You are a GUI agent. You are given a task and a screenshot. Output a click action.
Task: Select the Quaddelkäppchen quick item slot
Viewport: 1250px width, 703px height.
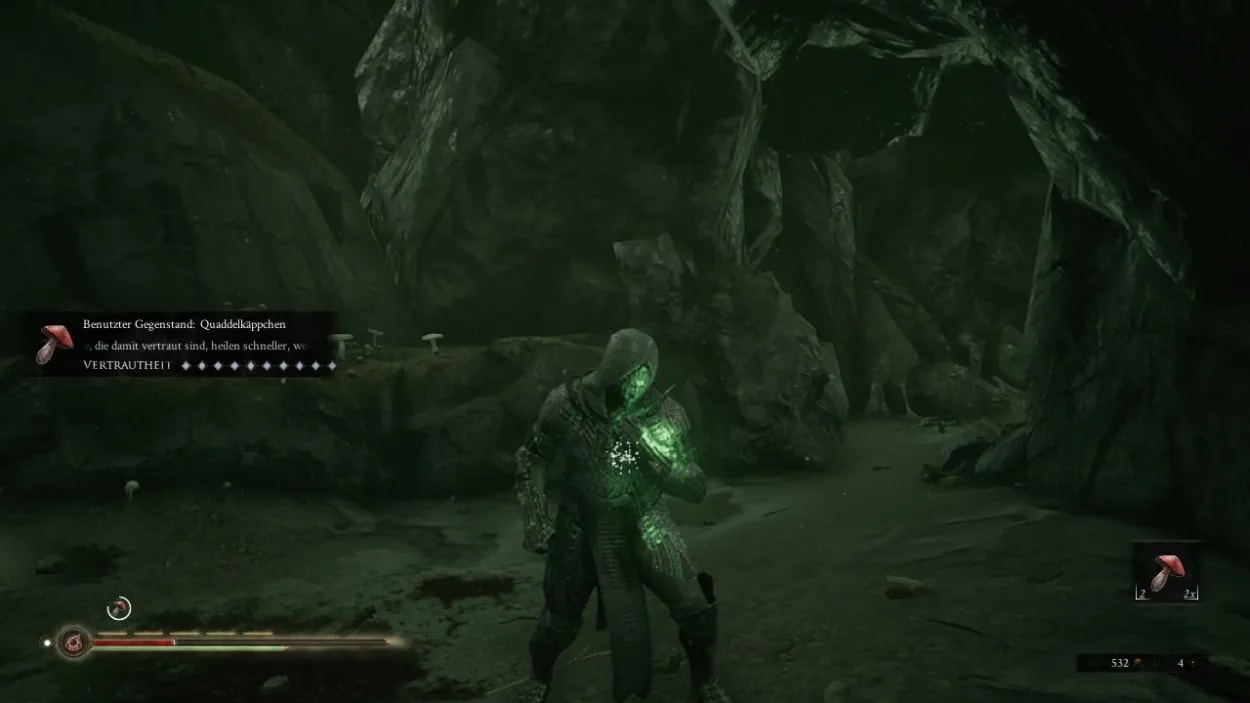point(1167,572)
